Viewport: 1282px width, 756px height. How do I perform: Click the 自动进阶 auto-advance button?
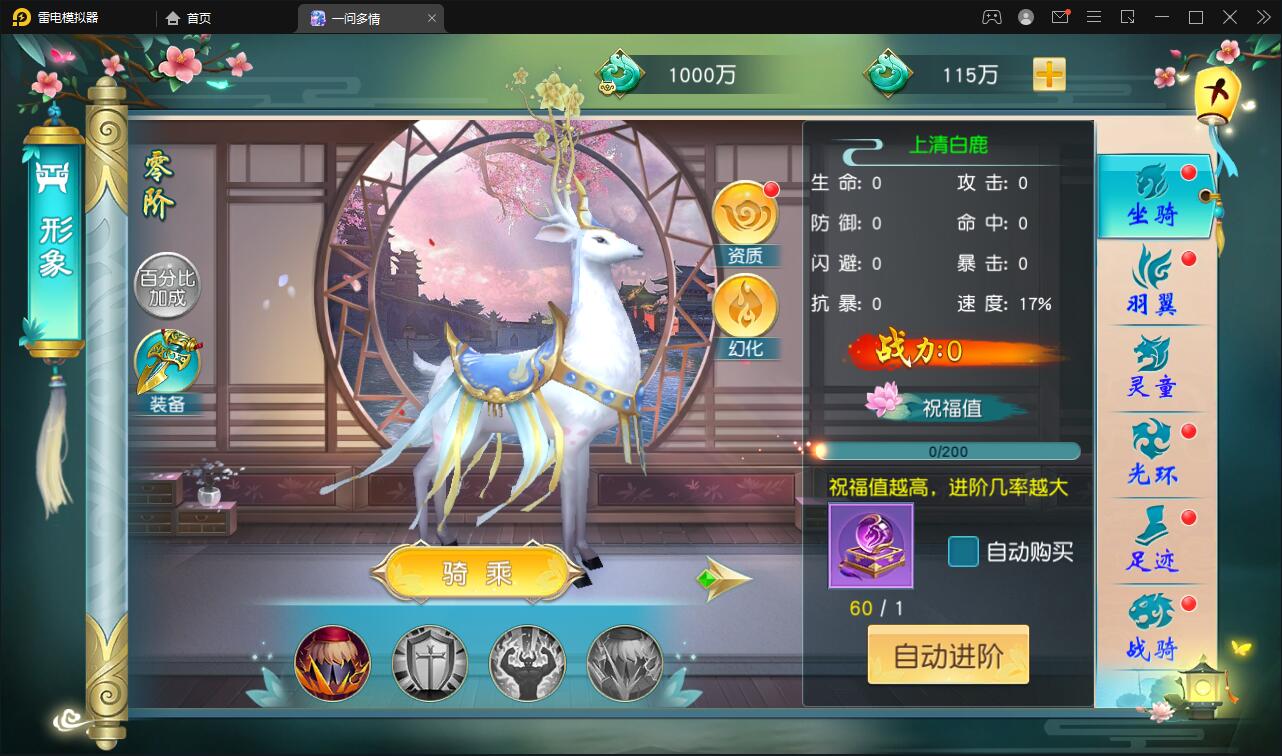click(947, 654)
